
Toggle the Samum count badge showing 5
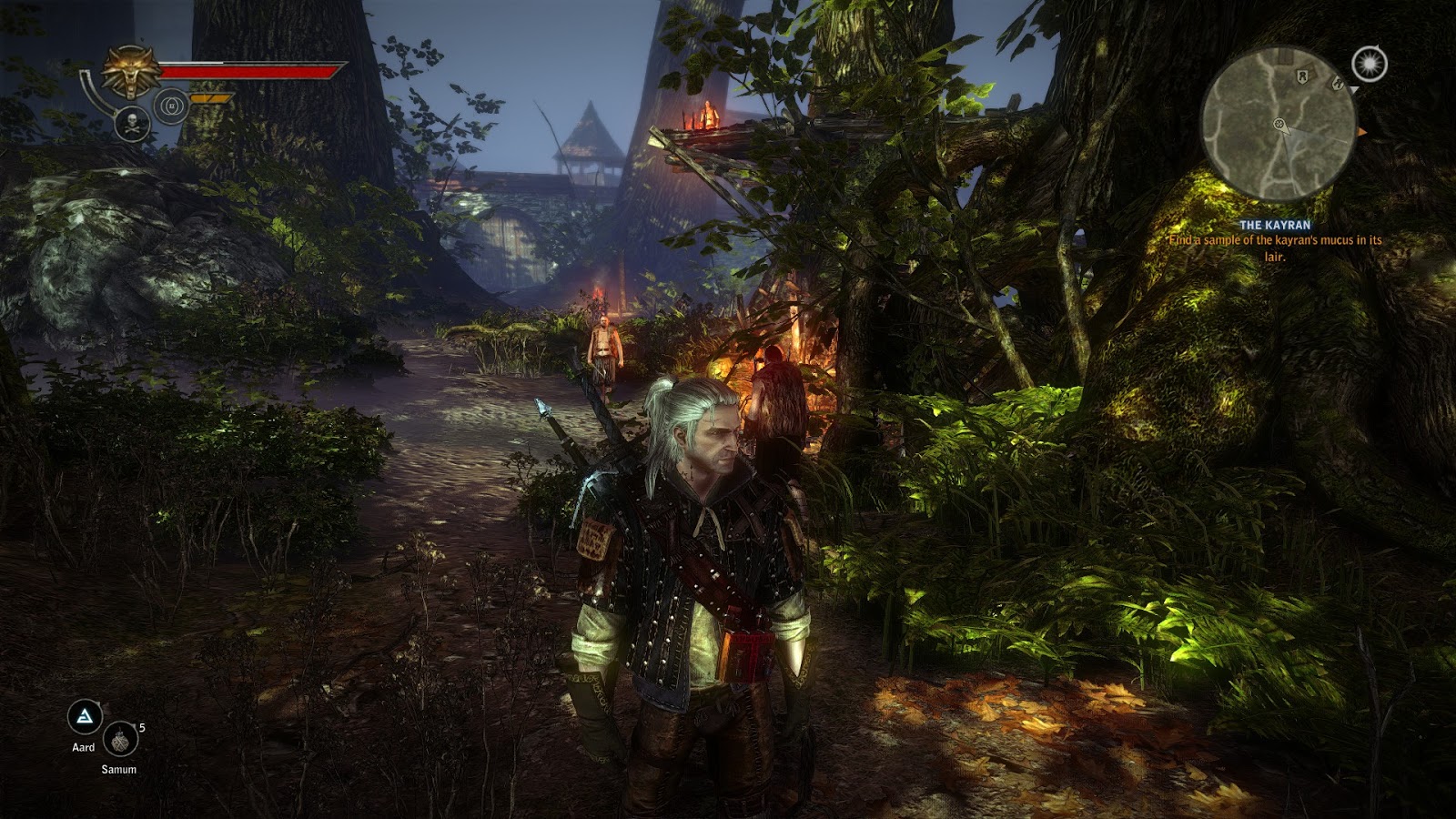[142, 728]
